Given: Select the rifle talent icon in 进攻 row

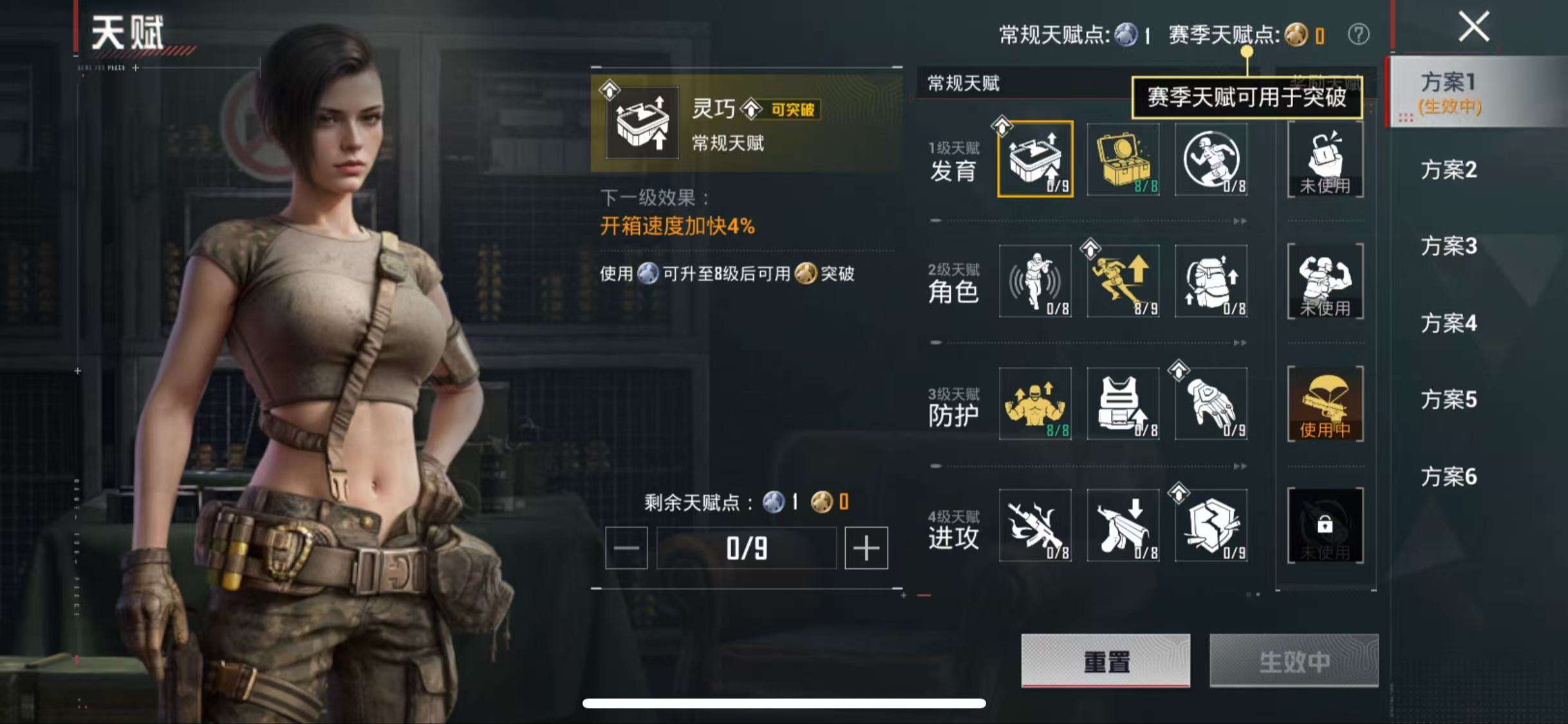Looking at the screenshot, I should [1036, 526].
